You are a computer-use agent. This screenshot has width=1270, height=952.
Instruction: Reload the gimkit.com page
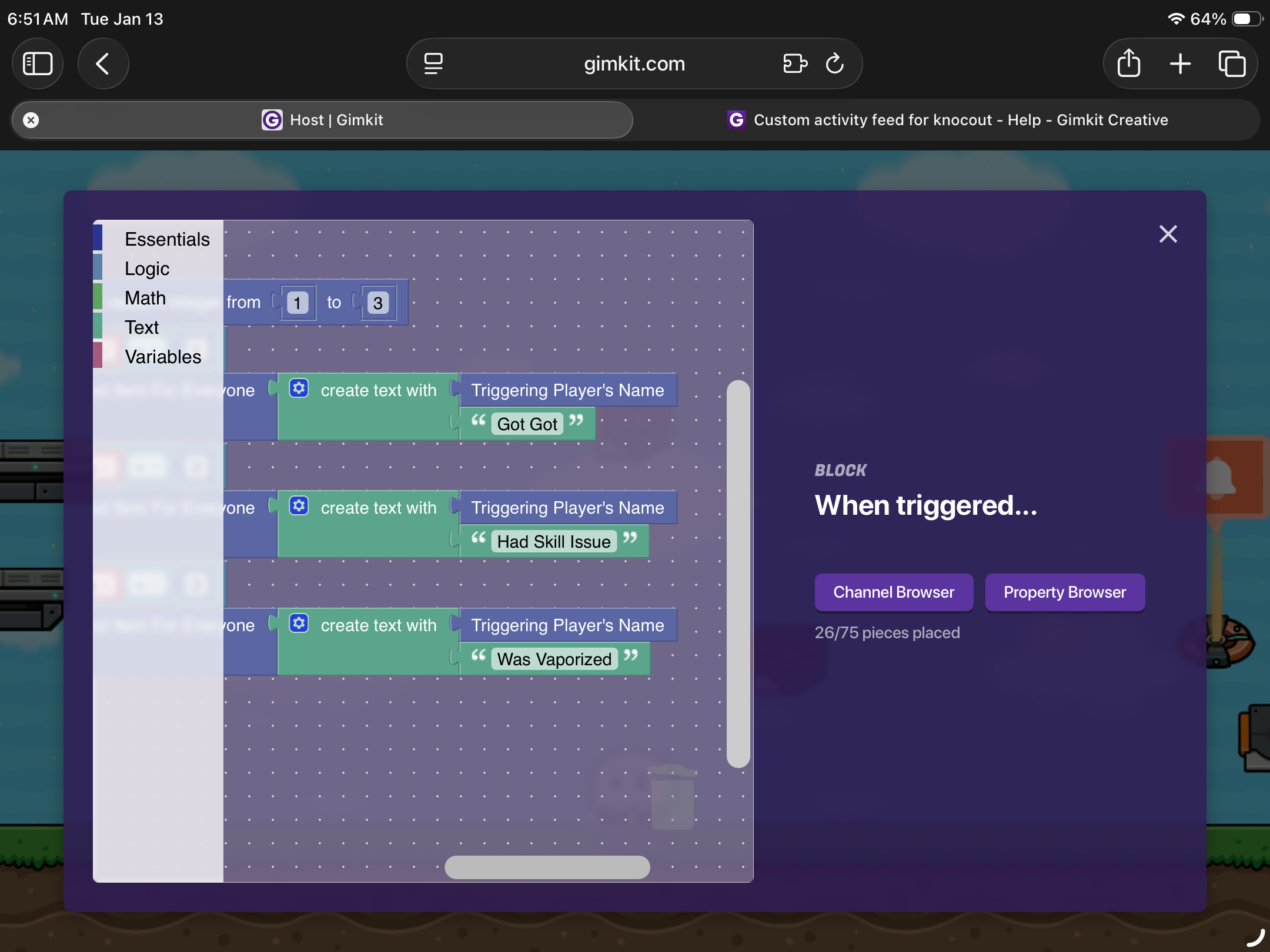pos(834,63)
